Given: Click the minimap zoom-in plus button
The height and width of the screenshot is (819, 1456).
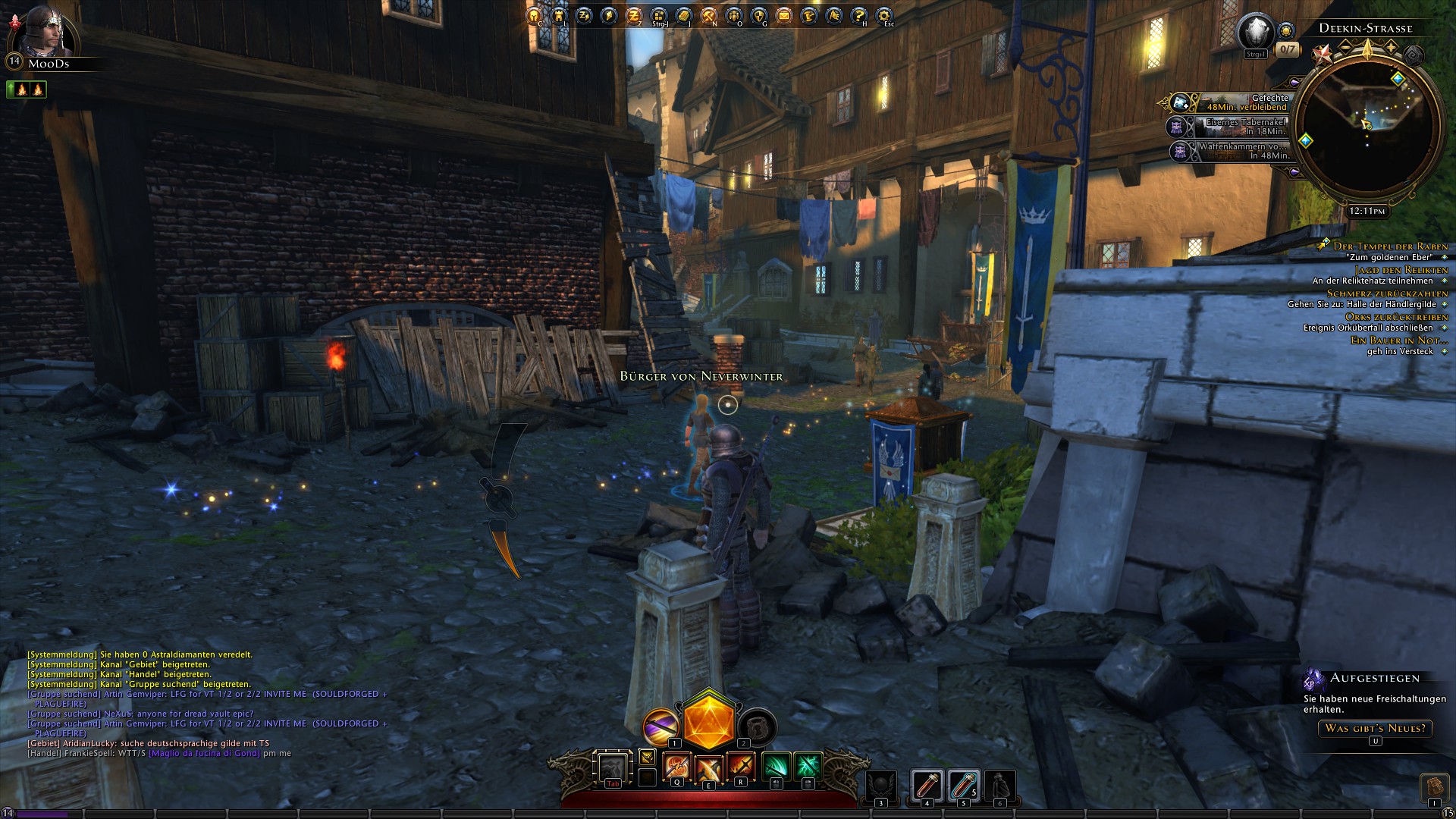Looking at the screenshot, I should [x=1392, y=47].
